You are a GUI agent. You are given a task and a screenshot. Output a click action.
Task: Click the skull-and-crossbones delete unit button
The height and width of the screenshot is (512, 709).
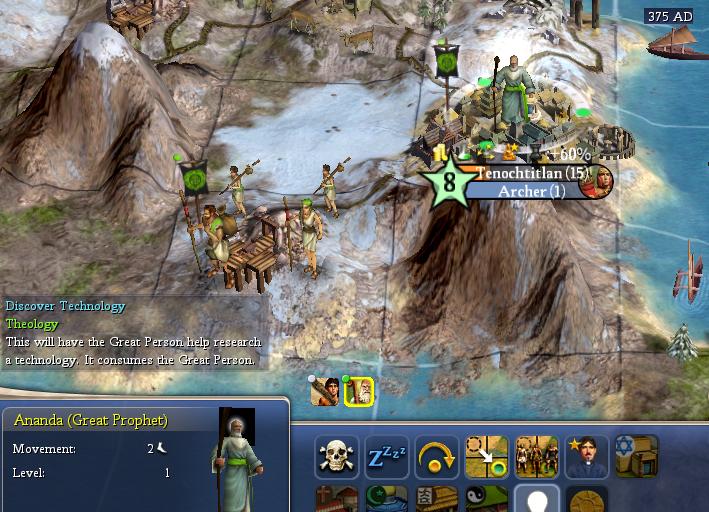(x=337, y=457)
